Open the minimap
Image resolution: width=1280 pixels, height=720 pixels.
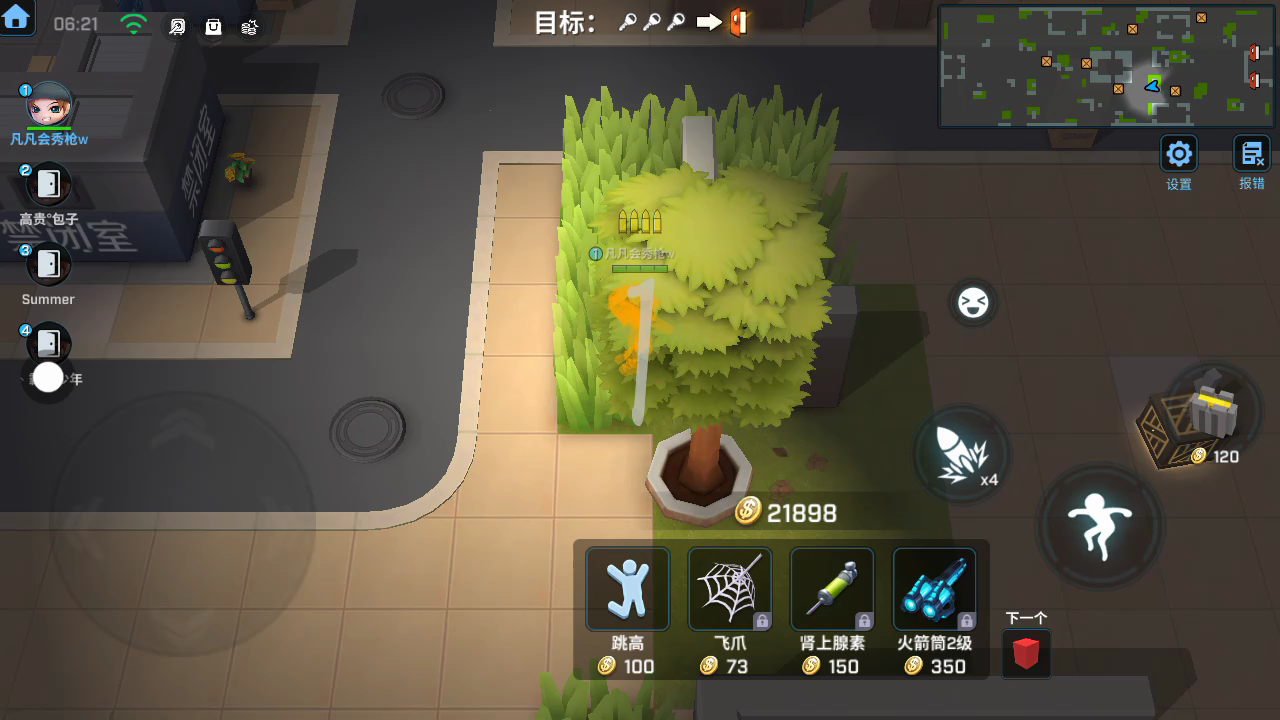pyautogui.click(x=1105, y=65)
